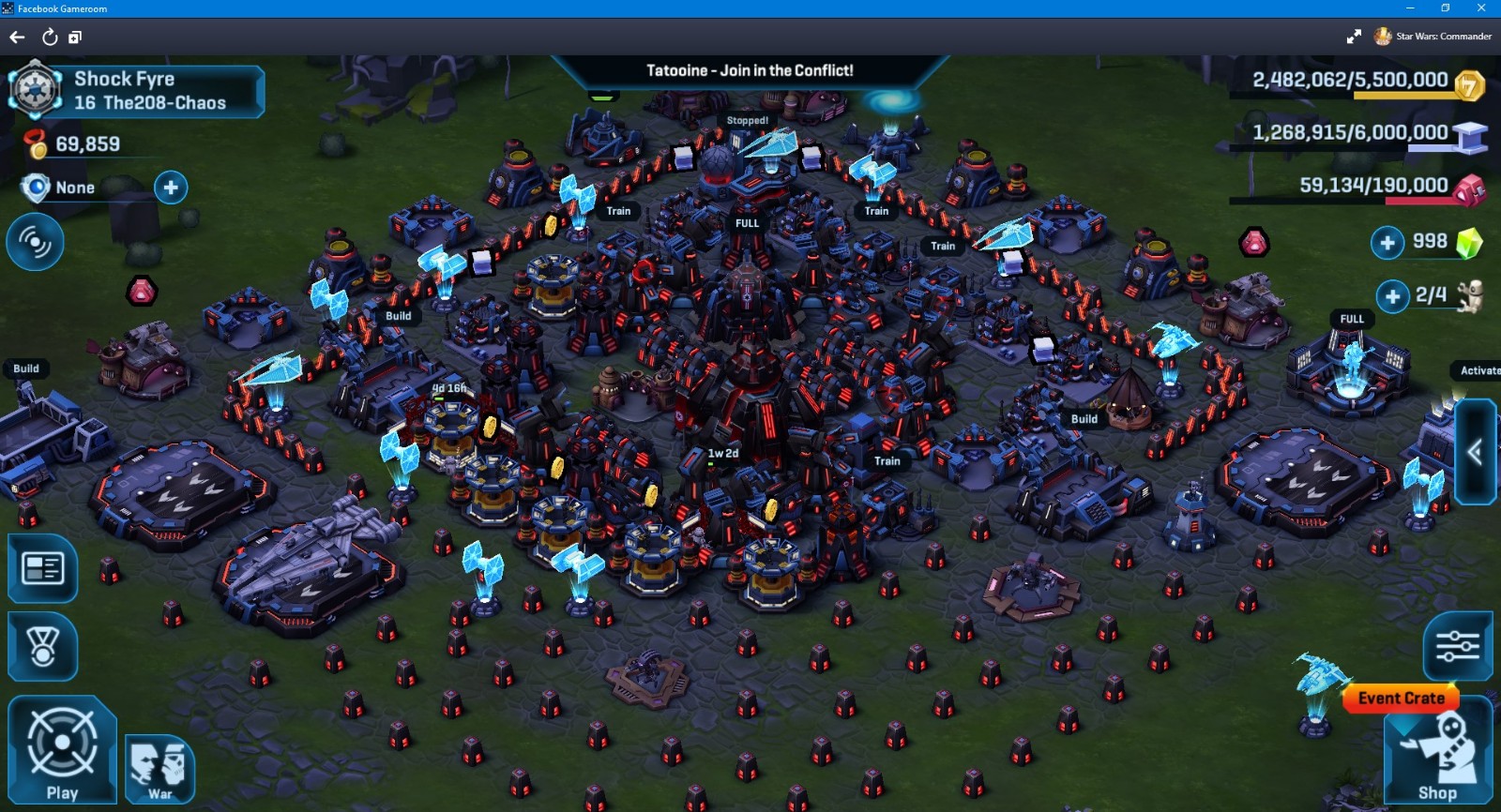The height and width of the screenshot is (812, 1501).
Task: Reload the game with the refresh button
Action: 50,38
